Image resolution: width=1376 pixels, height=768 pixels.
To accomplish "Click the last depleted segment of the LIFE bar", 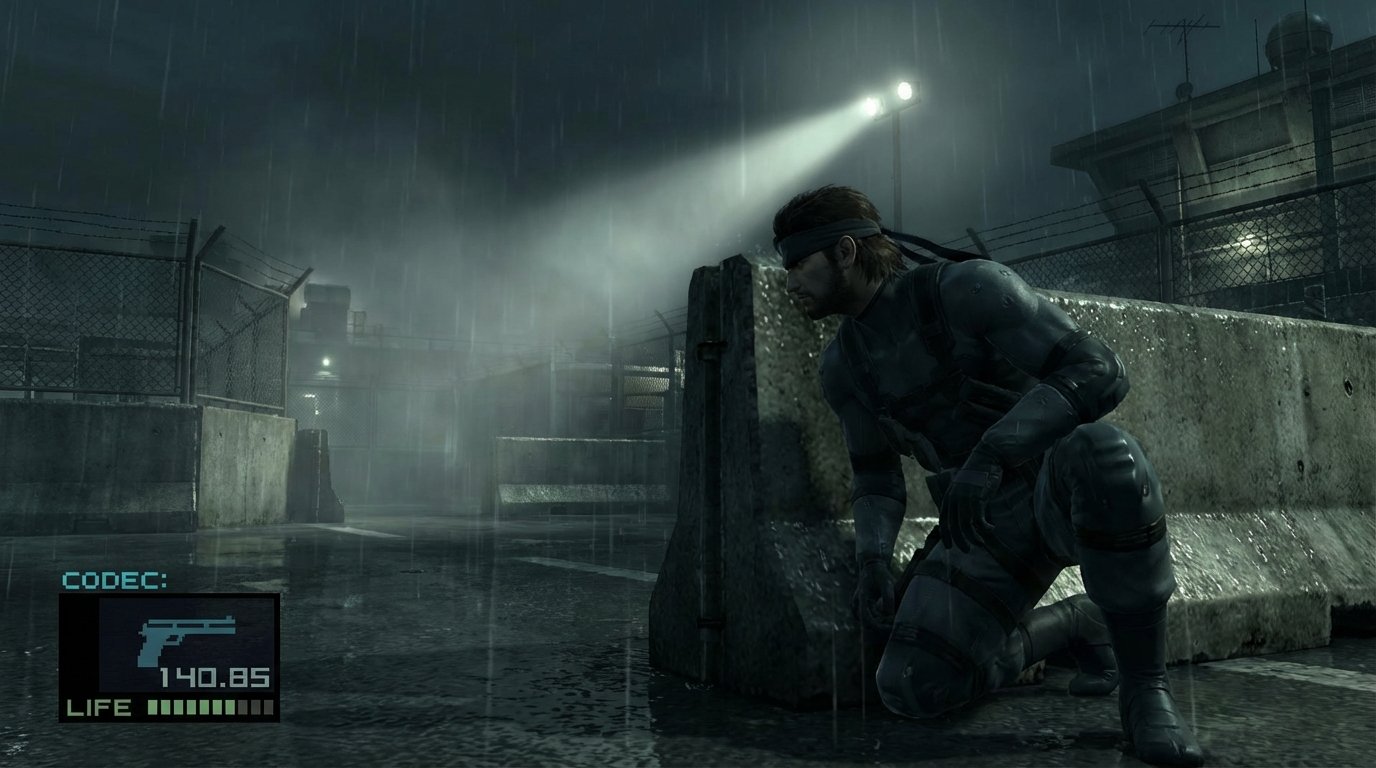I will tap(267, 707).
